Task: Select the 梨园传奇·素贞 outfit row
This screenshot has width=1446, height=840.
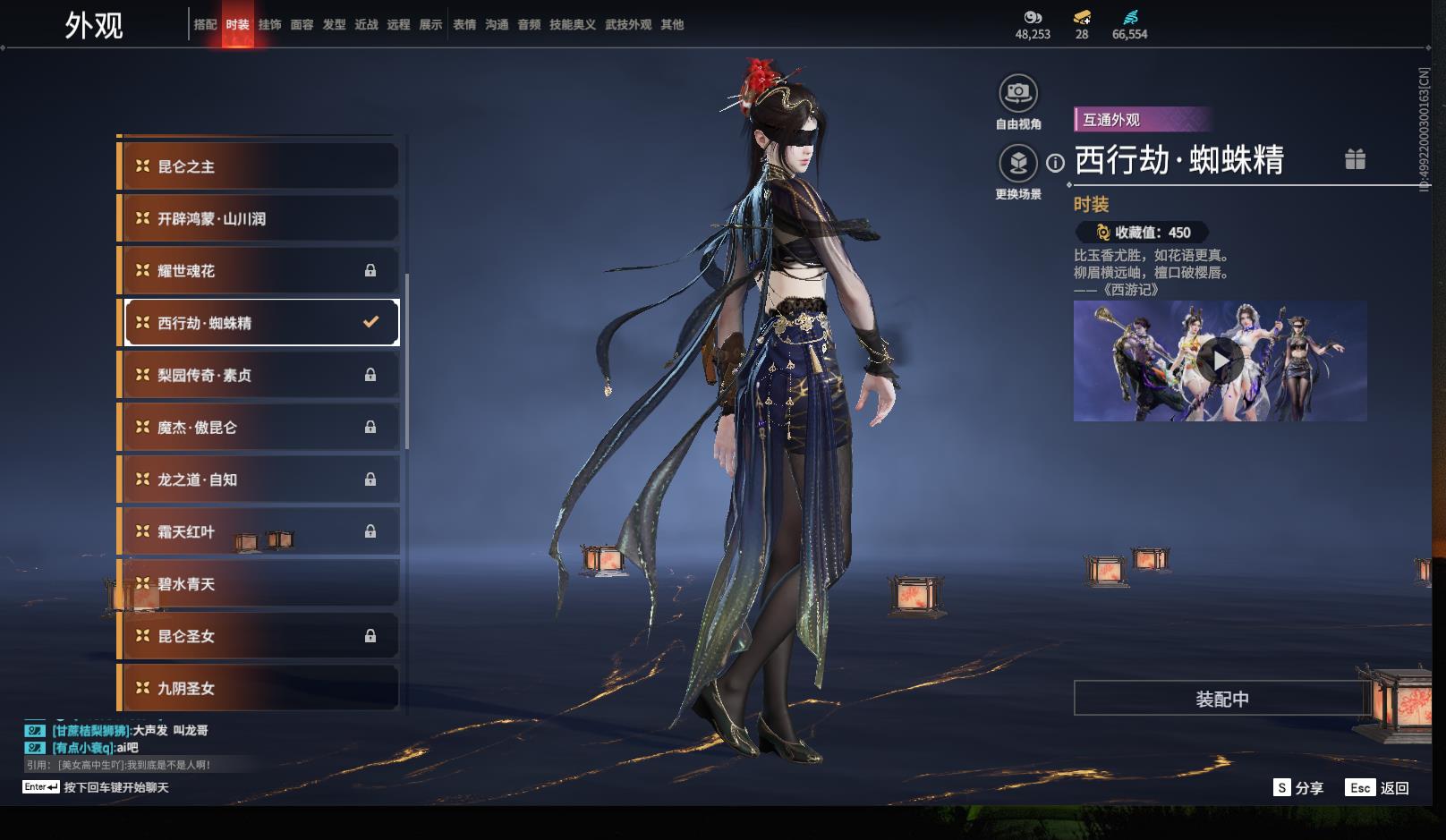Action: click(259, 375)
